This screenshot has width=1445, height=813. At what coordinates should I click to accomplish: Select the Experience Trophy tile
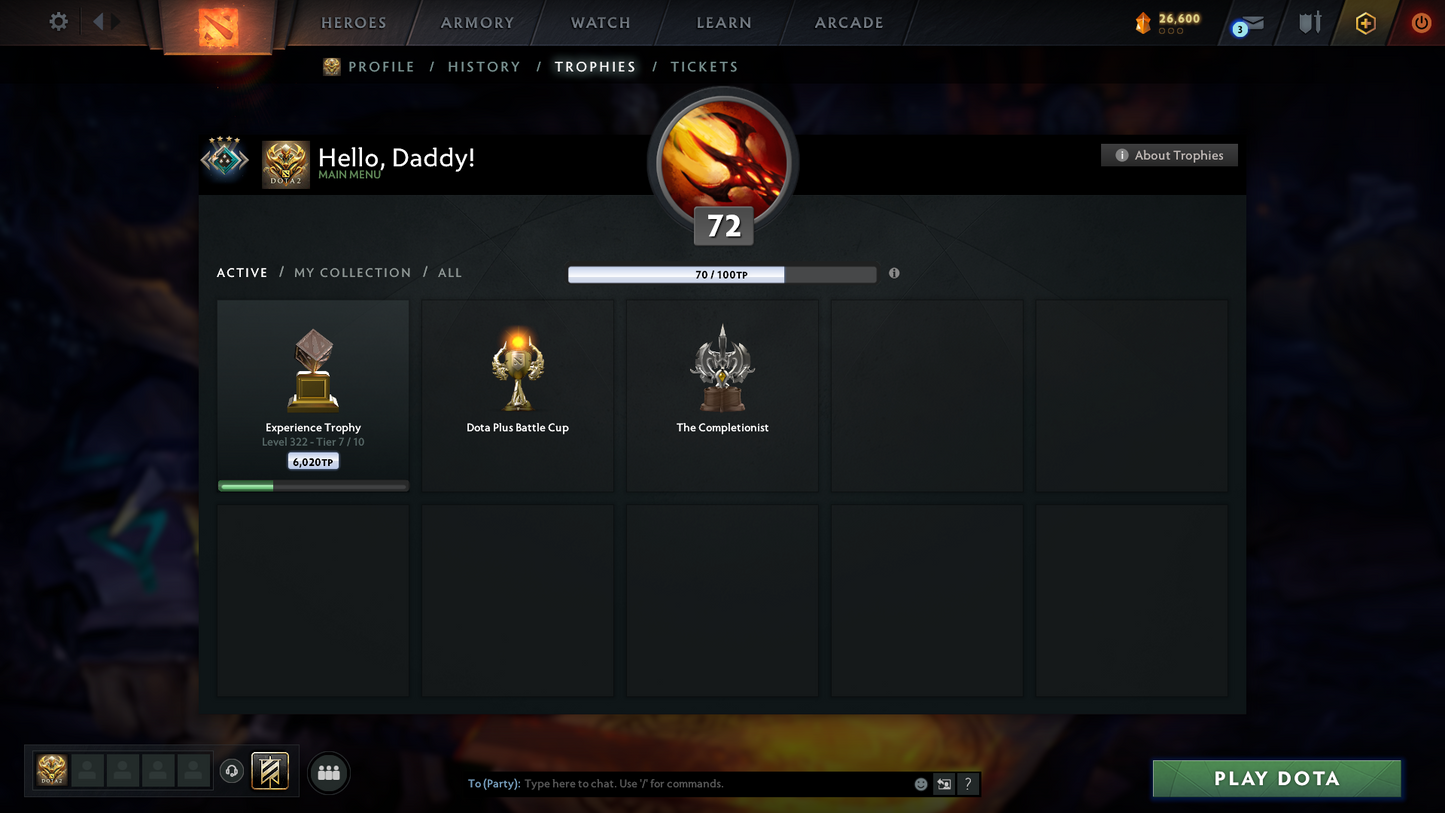313,395
